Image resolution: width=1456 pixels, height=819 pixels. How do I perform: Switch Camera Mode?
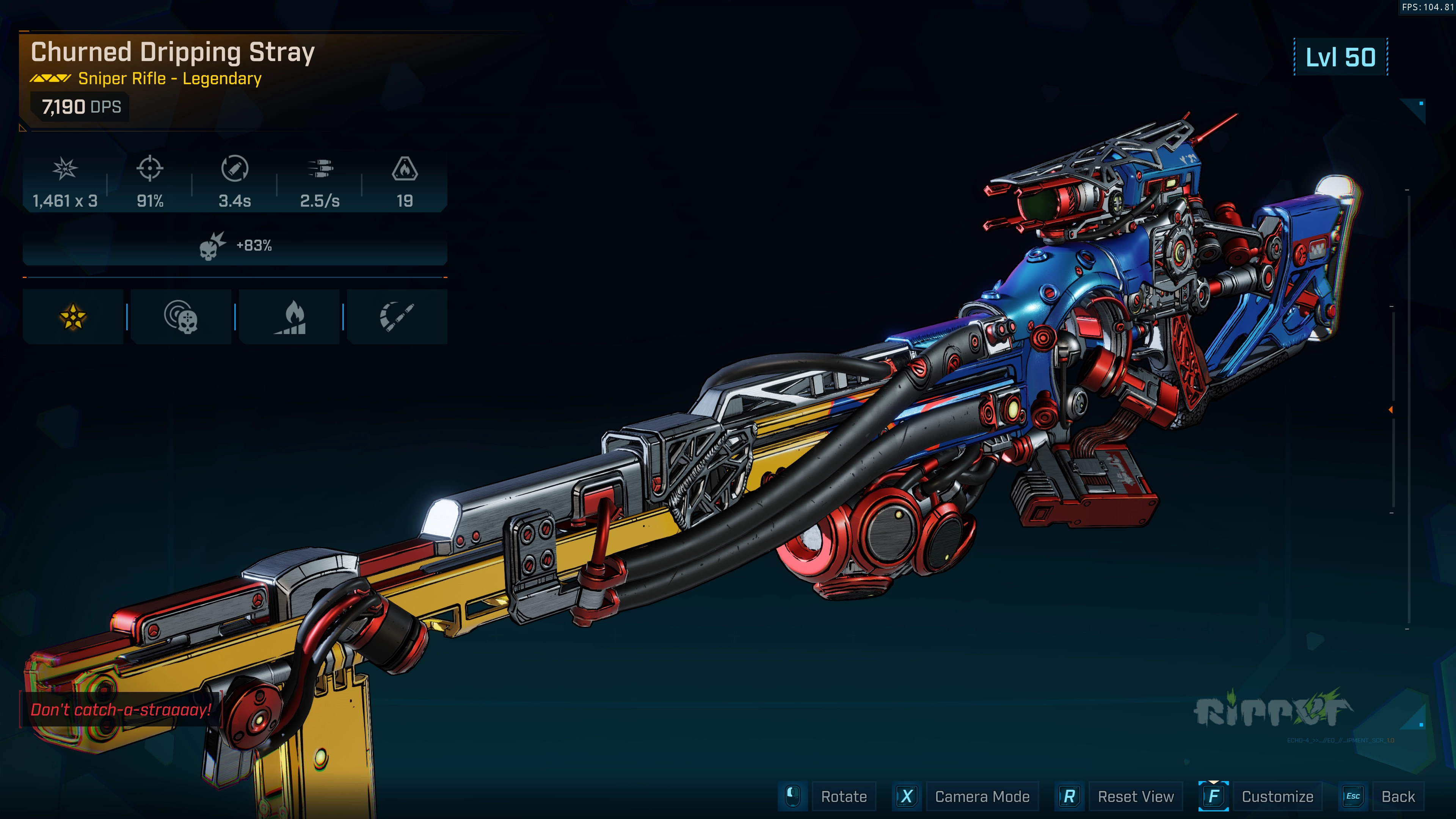click(982, 796)
